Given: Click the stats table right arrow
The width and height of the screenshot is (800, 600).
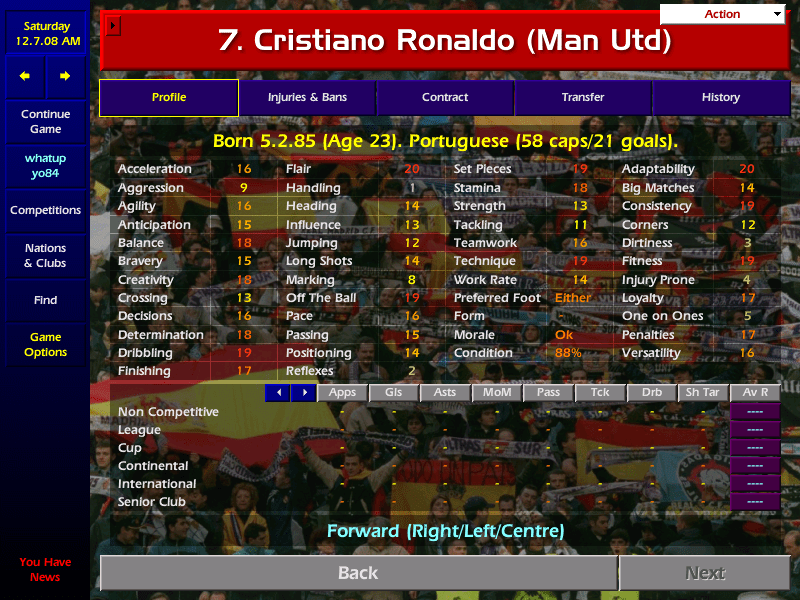Looking at the screenshot, I should click(x=304, y=393).
